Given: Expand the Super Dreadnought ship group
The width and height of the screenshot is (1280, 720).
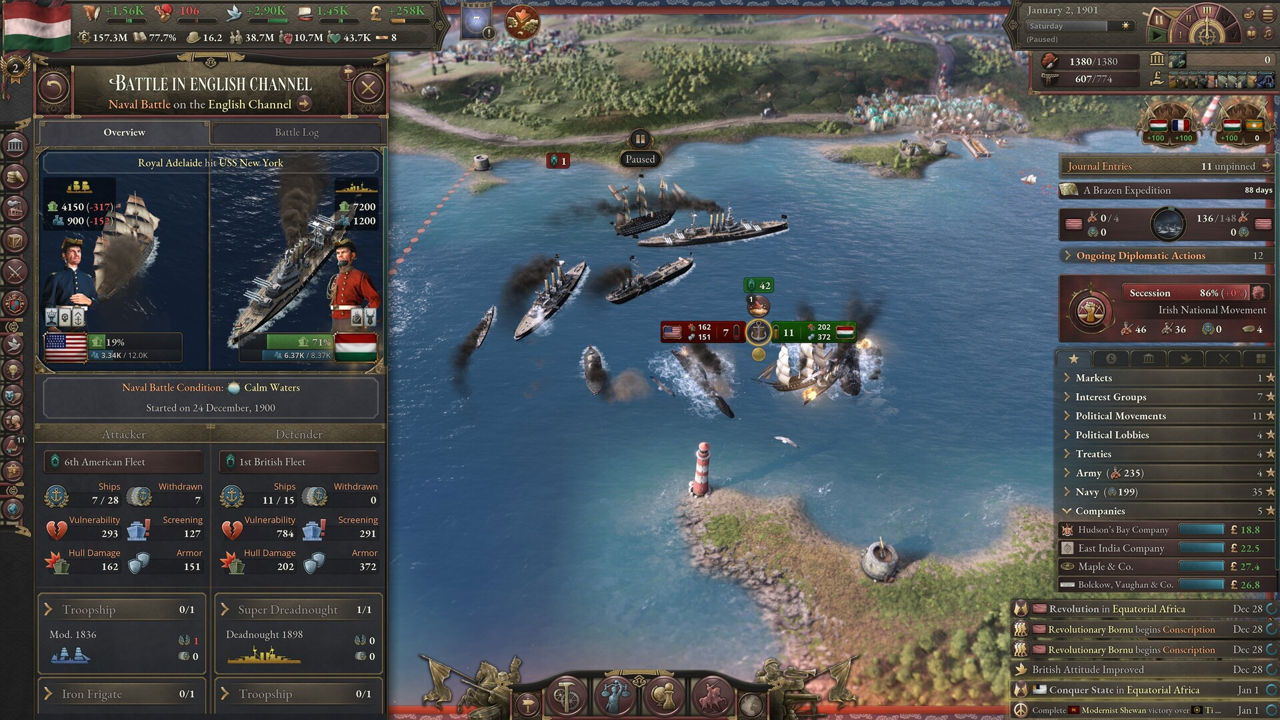Looking at the screenshot, I should click(x=298, y=610).
